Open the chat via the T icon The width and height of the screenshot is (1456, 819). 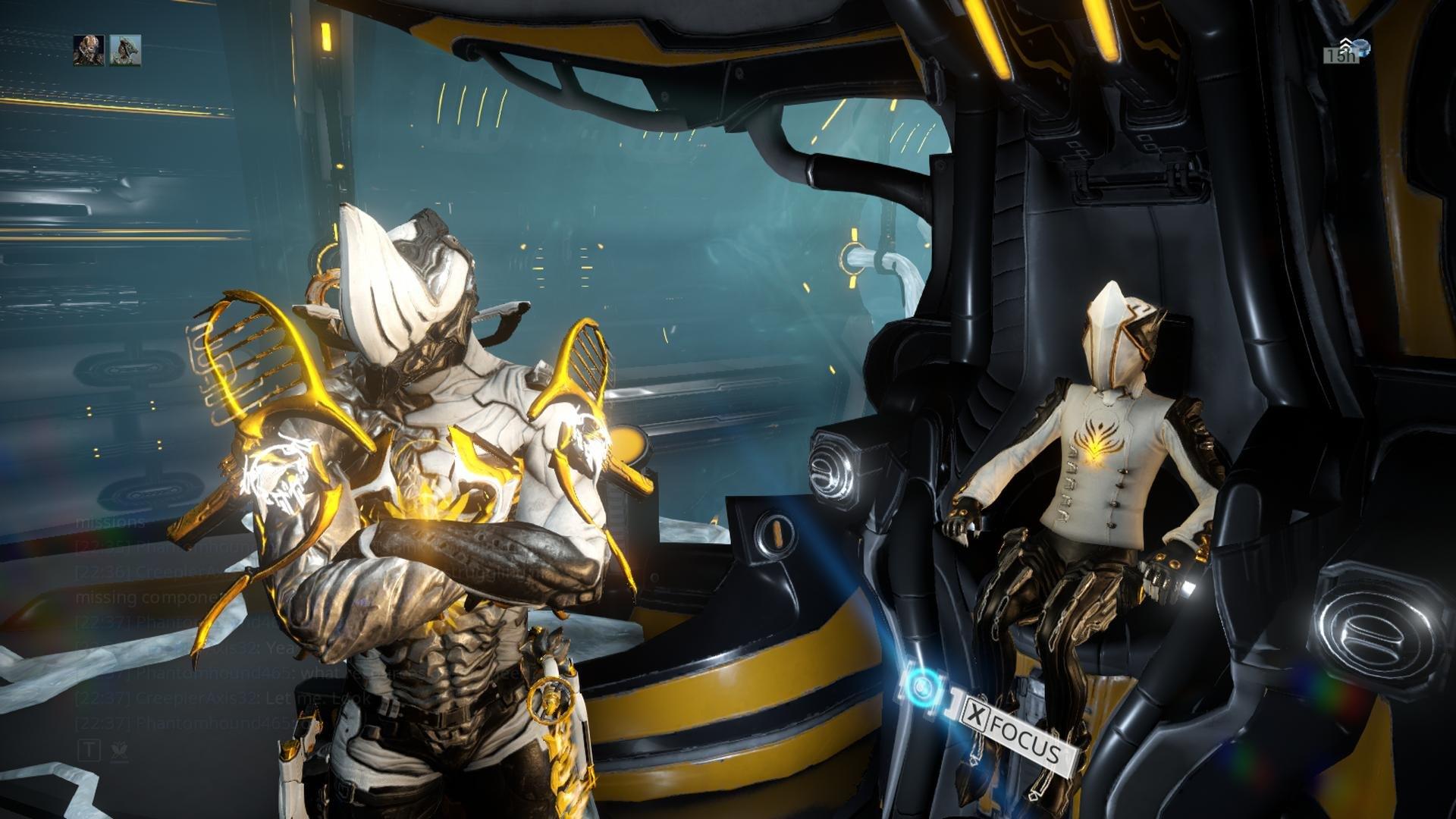coord(89,751)
